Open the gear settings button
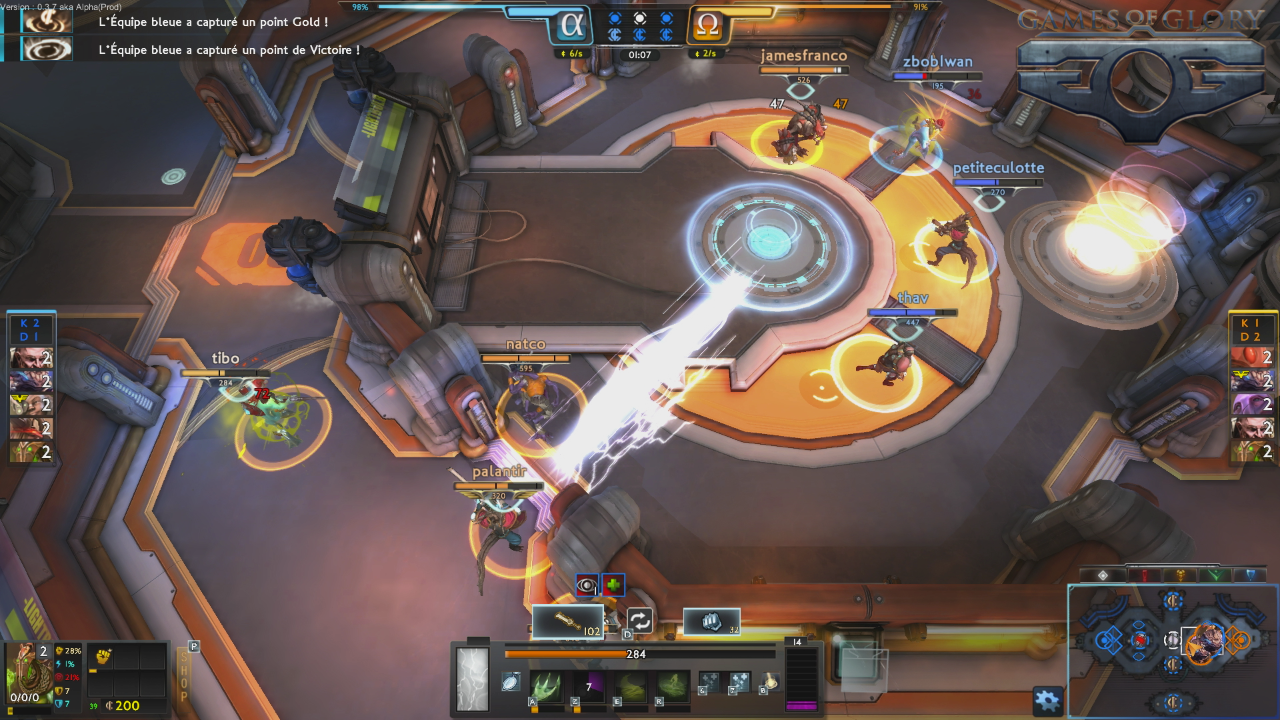This screenshot has height=720, width=1280. [1047, 700]
